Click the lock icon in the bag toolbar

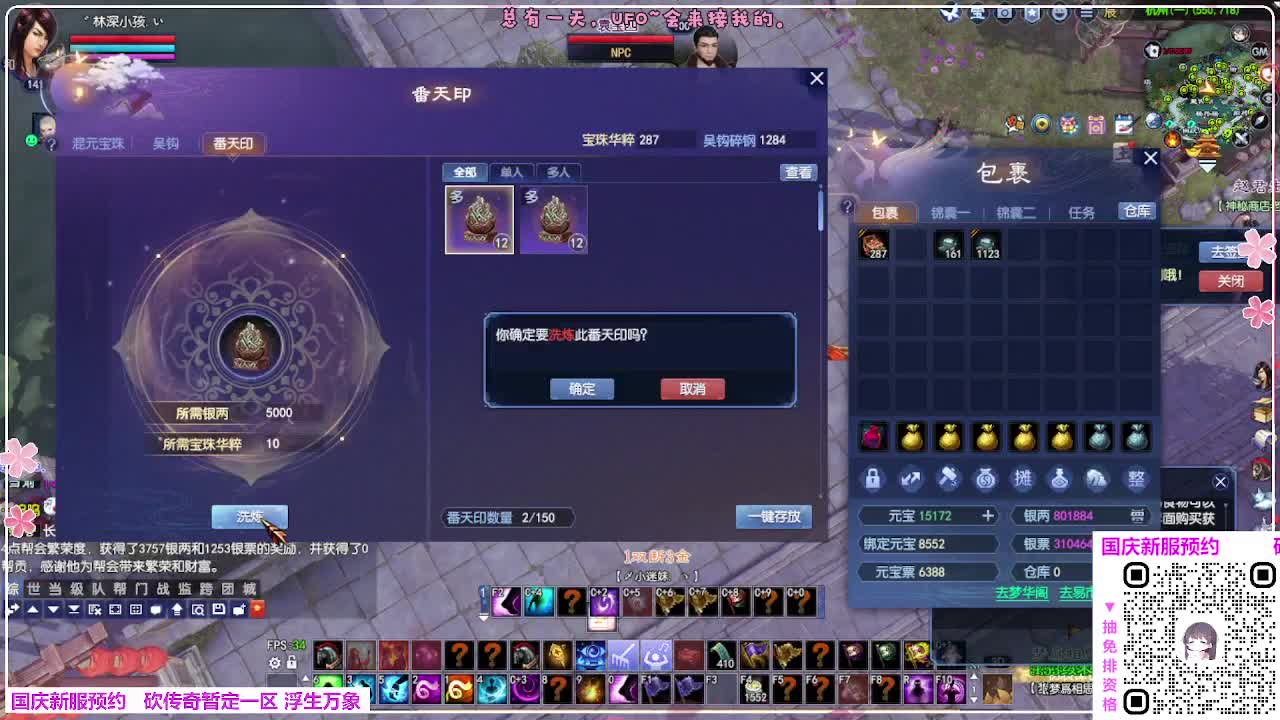pos(872,480)
